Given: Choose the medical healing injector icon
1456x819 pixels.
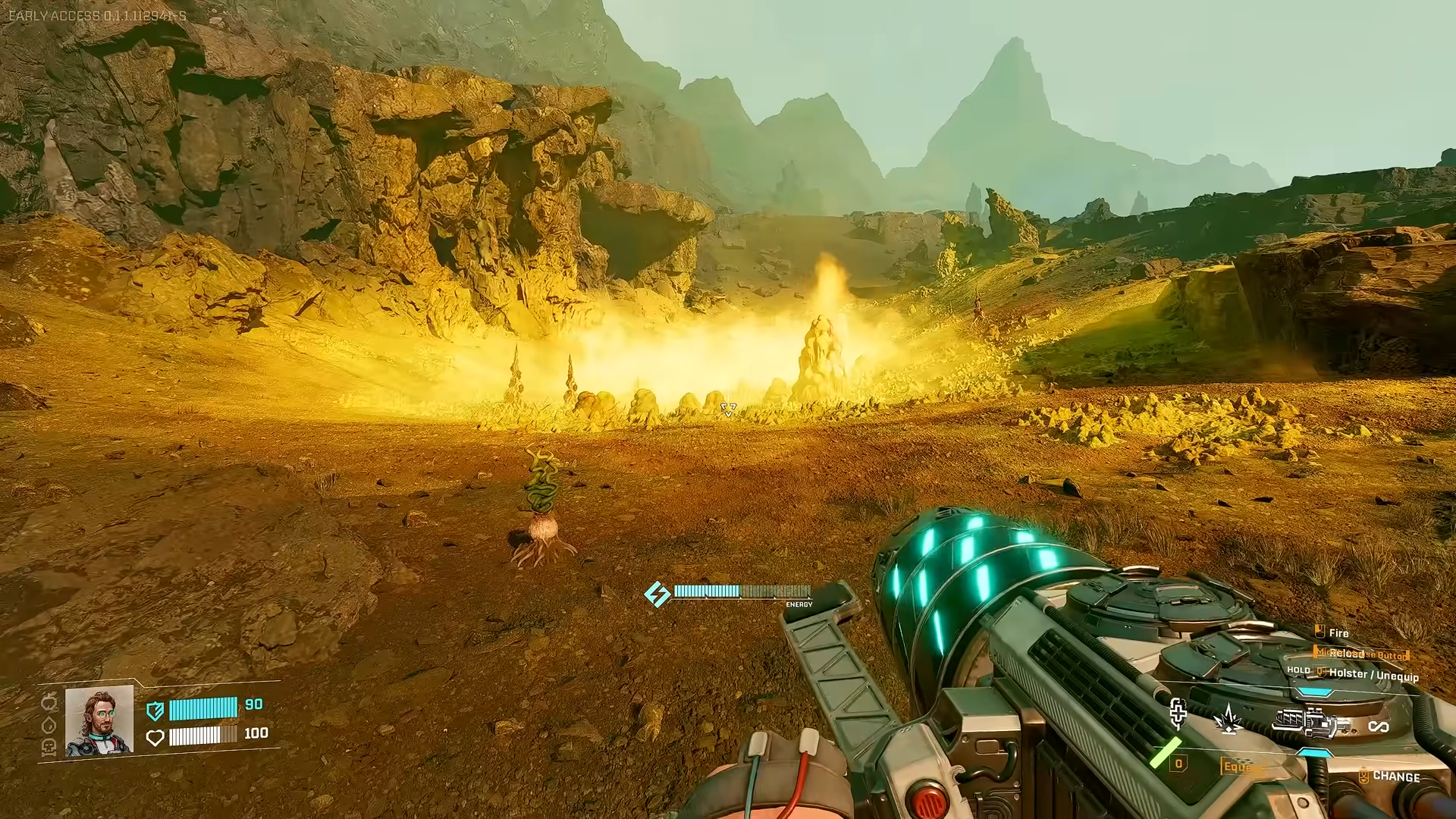Looking at the screenshot, I should pos(1178,714).
